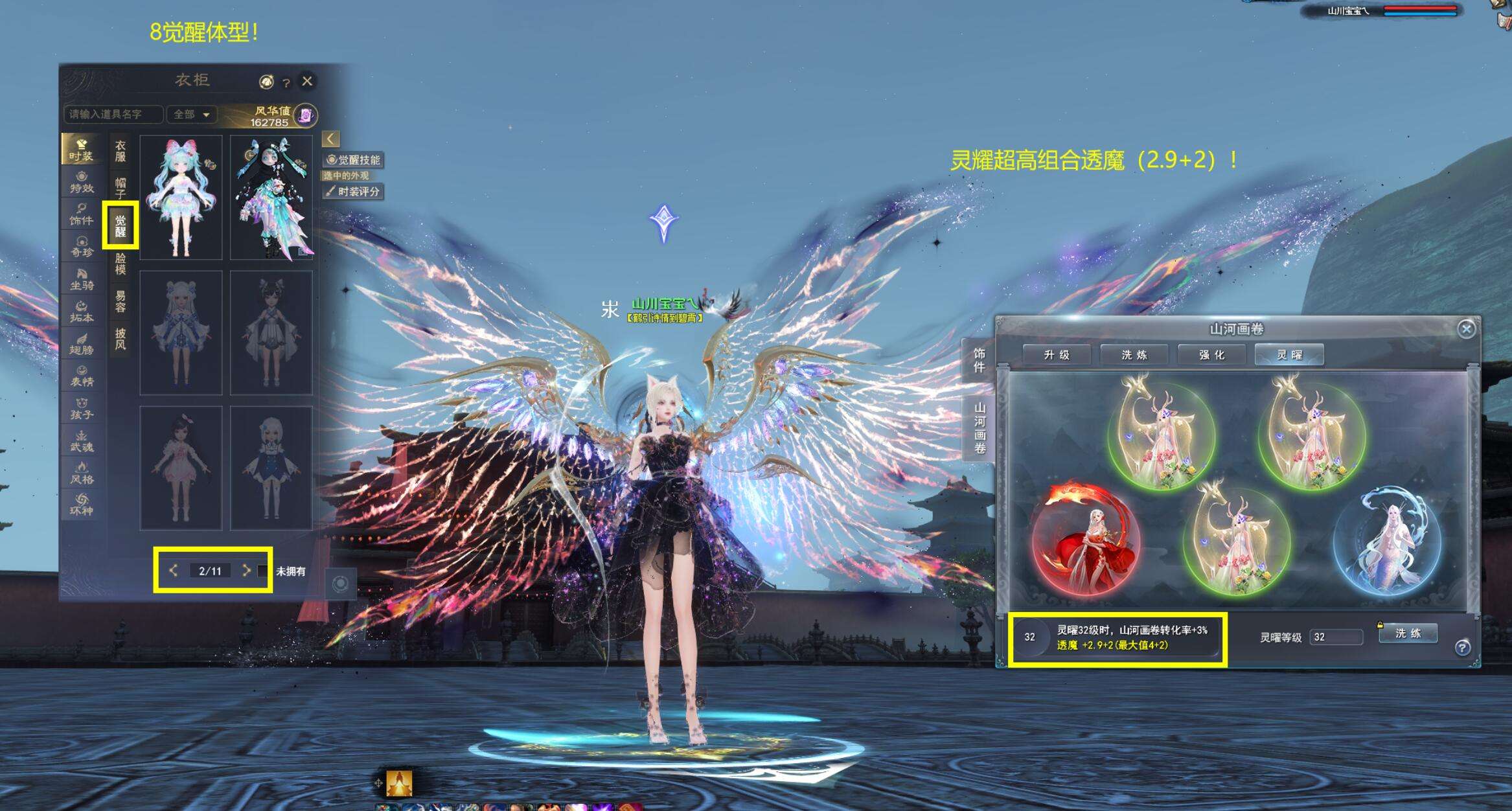Select the red-dressed spirit portrait

1087,544
